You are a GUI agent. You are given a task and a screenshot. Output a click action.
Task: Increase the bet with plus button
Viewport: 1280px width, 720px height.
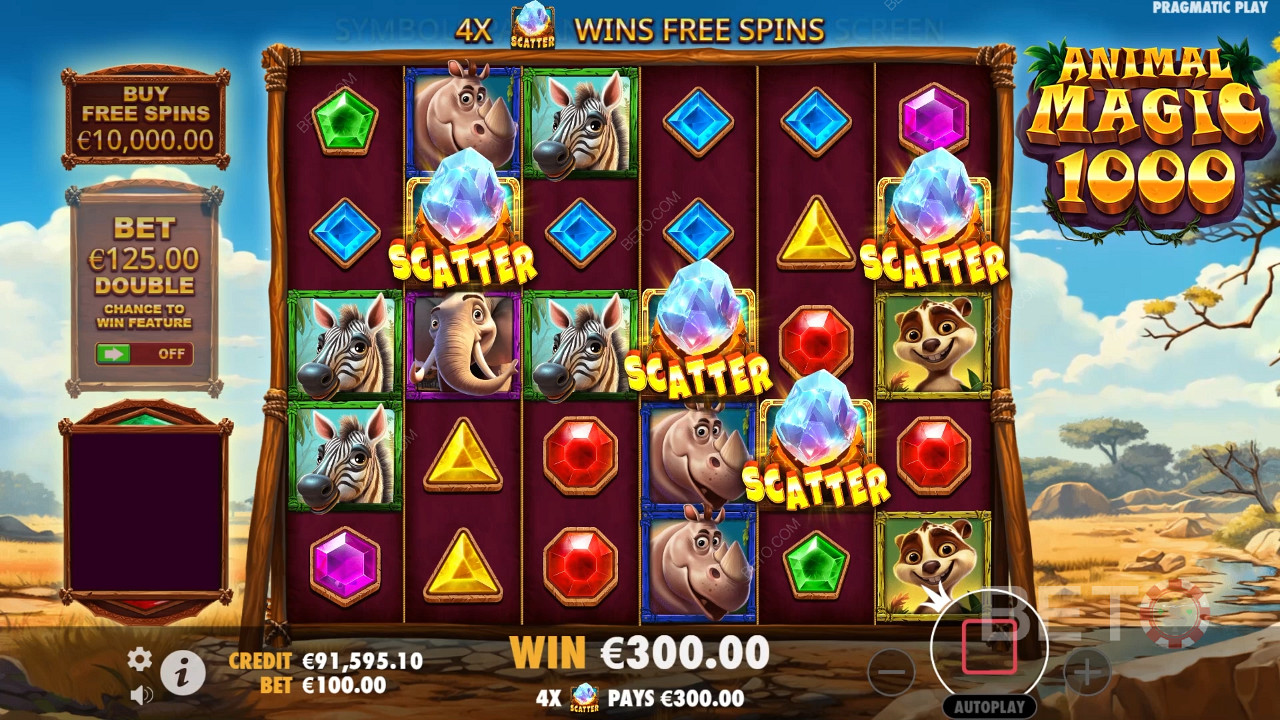(x=1086, y=671)
